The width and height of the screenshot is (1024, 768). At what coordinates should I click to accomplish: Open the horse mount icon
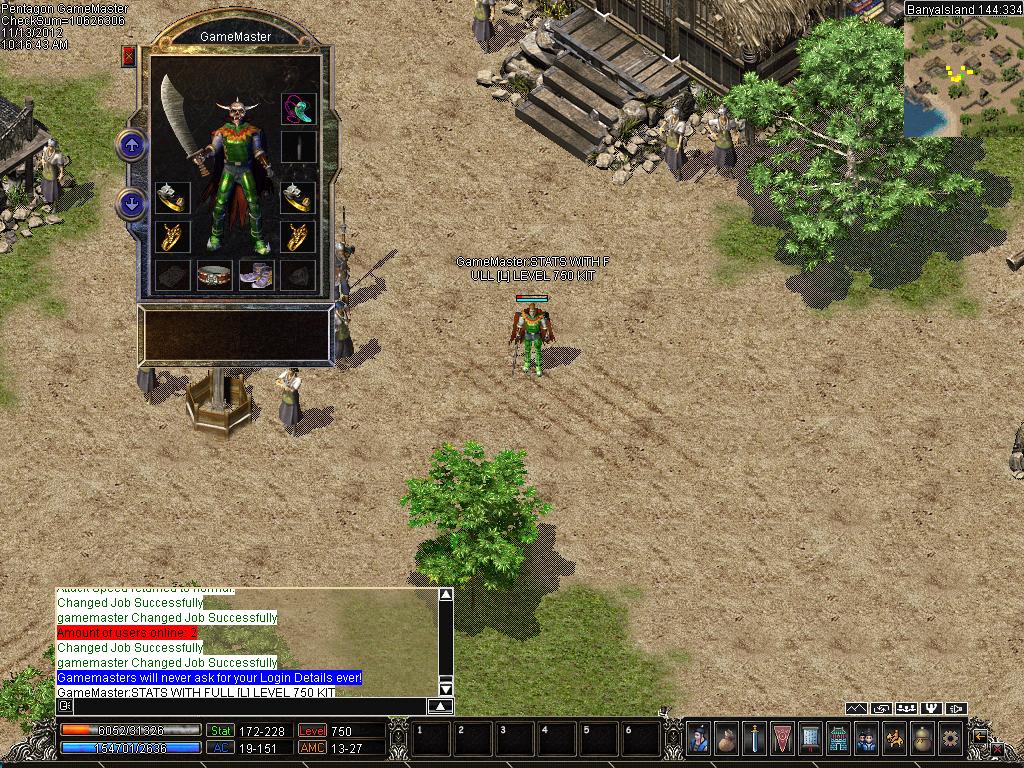click(894, 739)
